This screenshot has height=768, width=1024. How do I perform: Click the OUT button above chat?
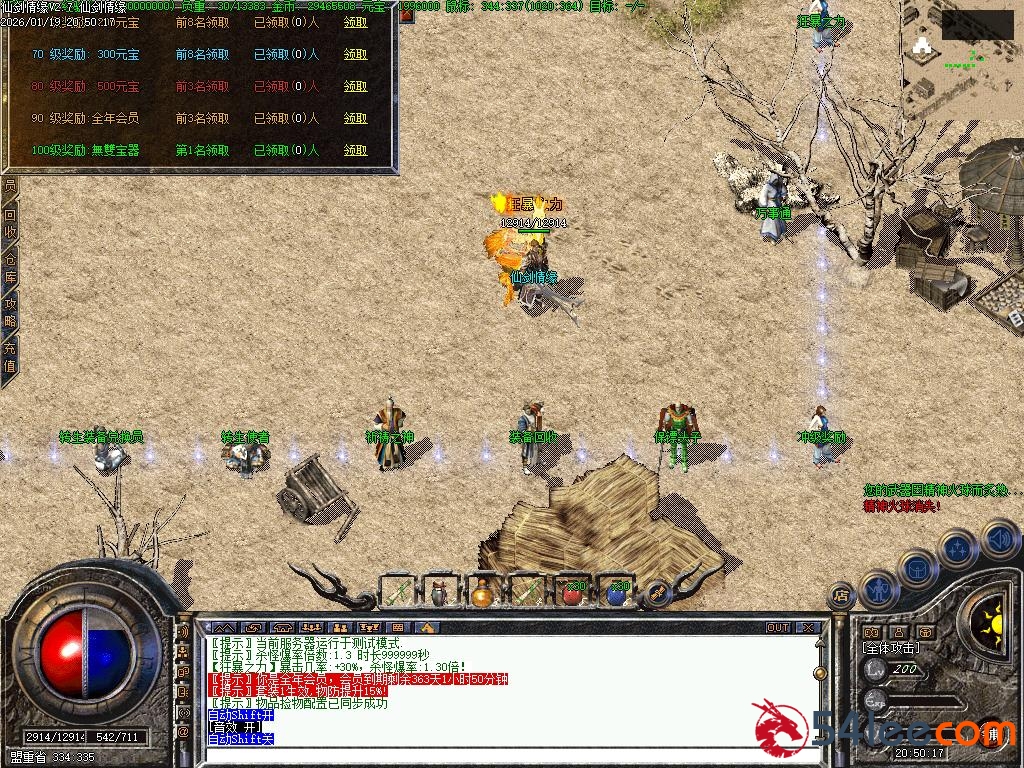[778, 628]
